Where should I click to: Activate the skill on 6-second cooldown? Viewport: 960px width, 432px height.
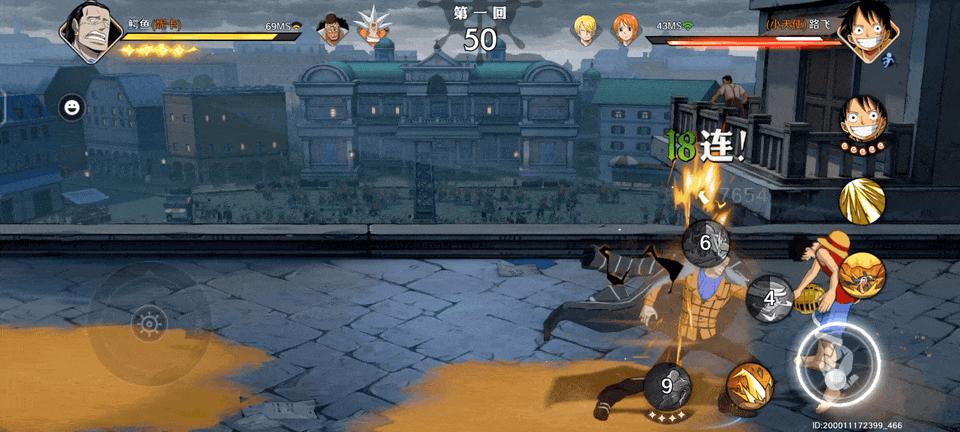tap(706, 242)
